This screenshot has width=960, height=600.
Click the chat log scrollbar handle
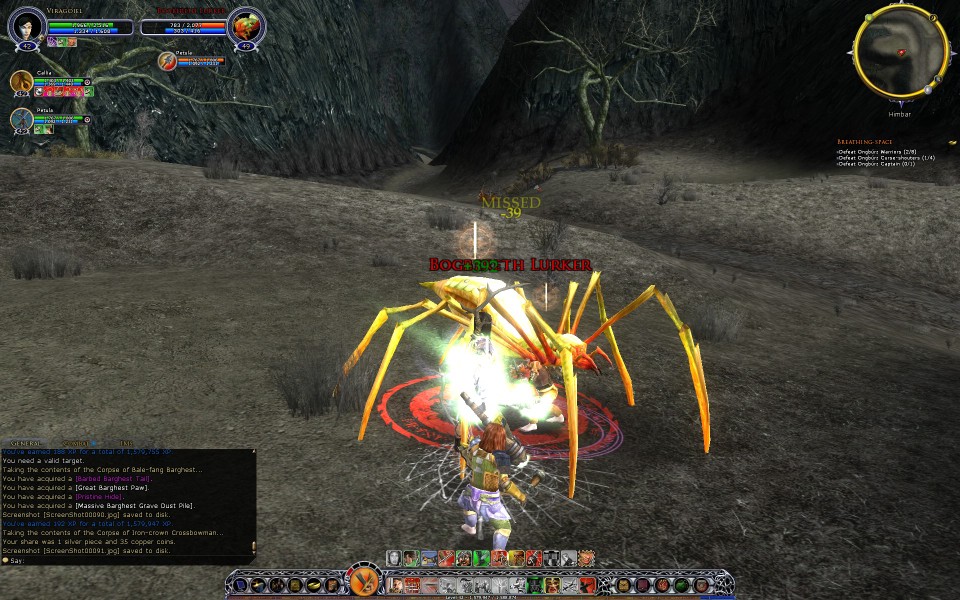[252, 544]
